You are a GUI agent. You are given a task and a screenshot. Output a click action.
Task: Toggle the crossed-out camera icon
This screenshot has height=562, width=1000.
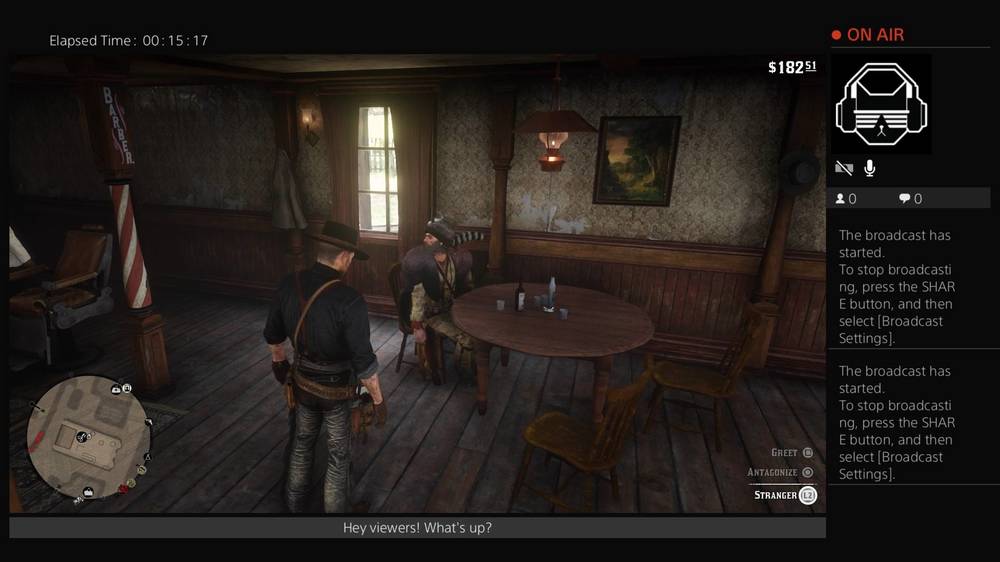[844, 169]
